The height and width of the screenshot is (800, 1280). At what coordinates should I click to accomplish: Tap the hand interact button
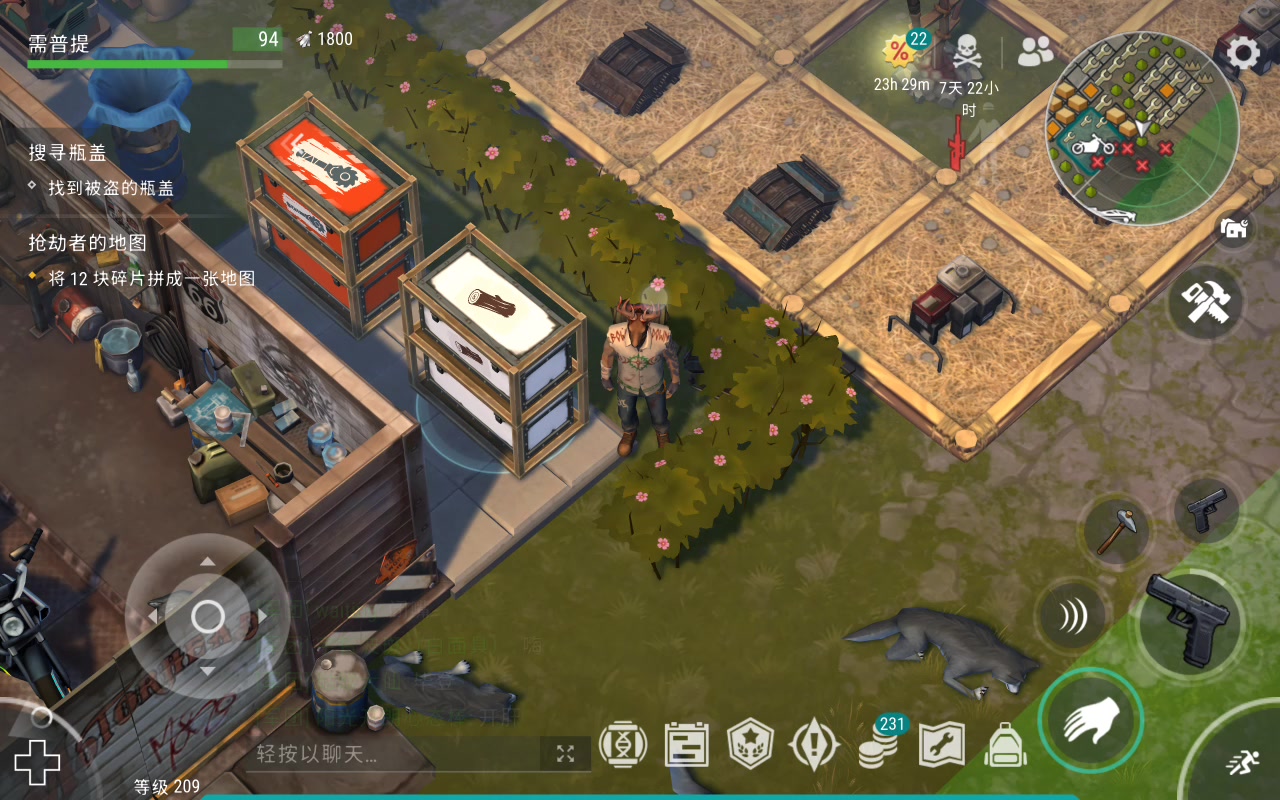pyautogui.click(x=1090, y=719)
